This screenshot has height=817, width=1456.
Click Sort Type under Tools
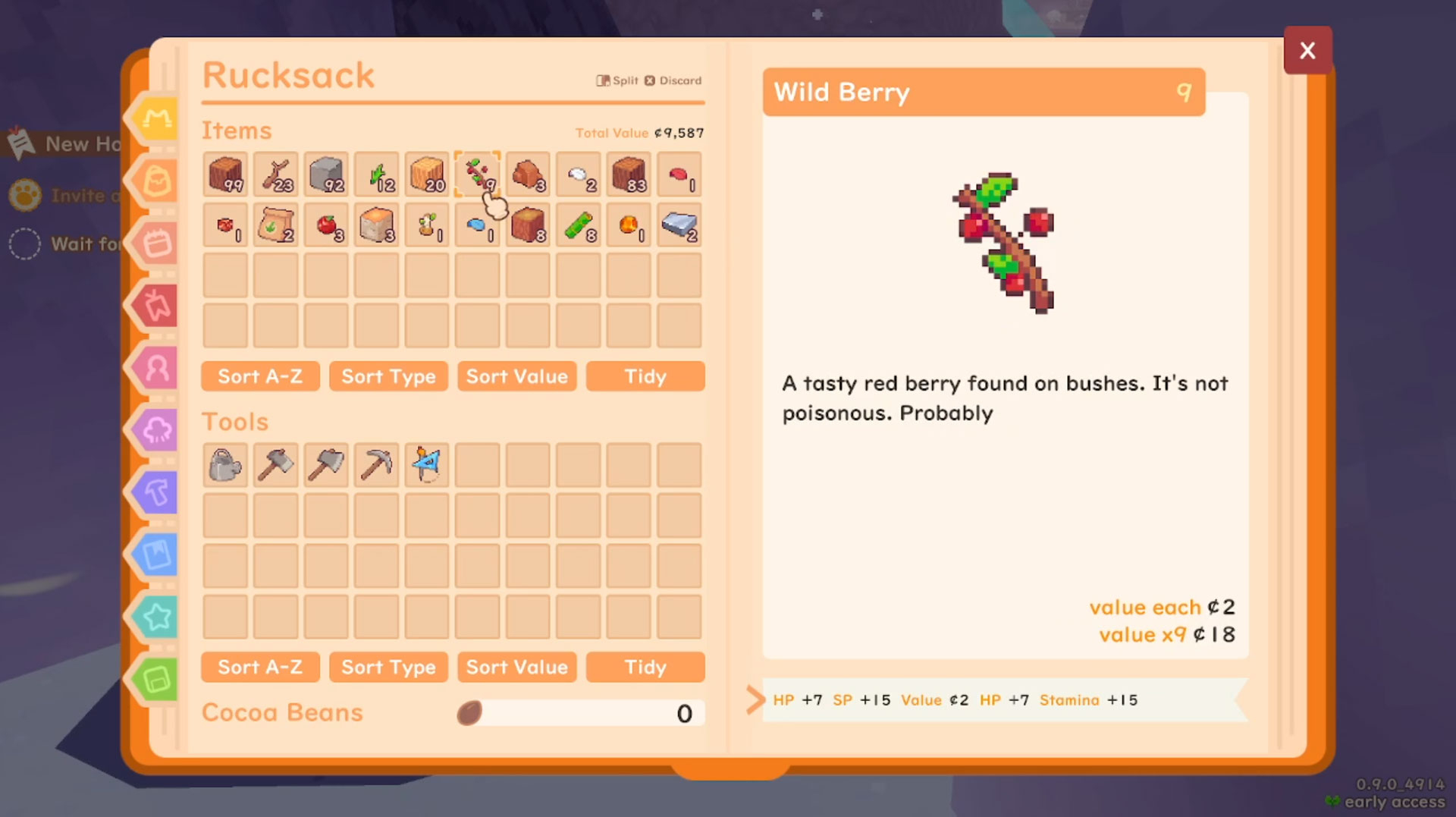tap(388, 667)
